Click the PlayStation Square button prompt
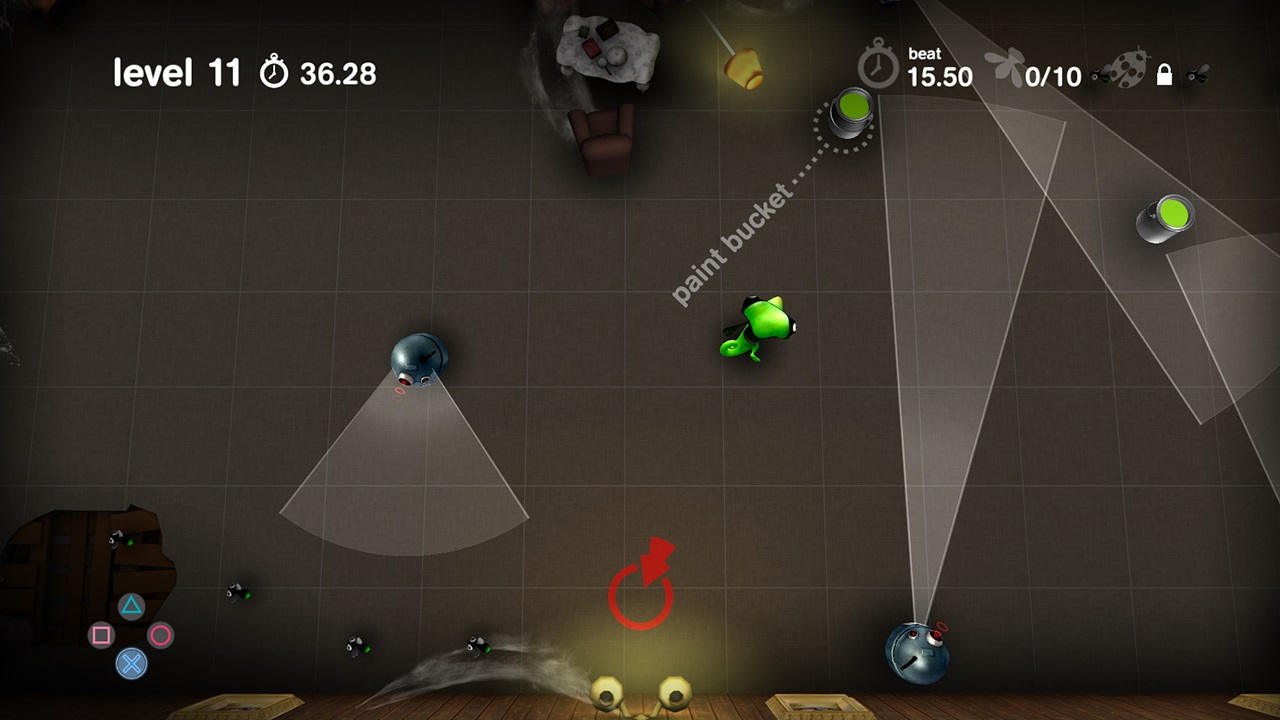 (102, 636)
